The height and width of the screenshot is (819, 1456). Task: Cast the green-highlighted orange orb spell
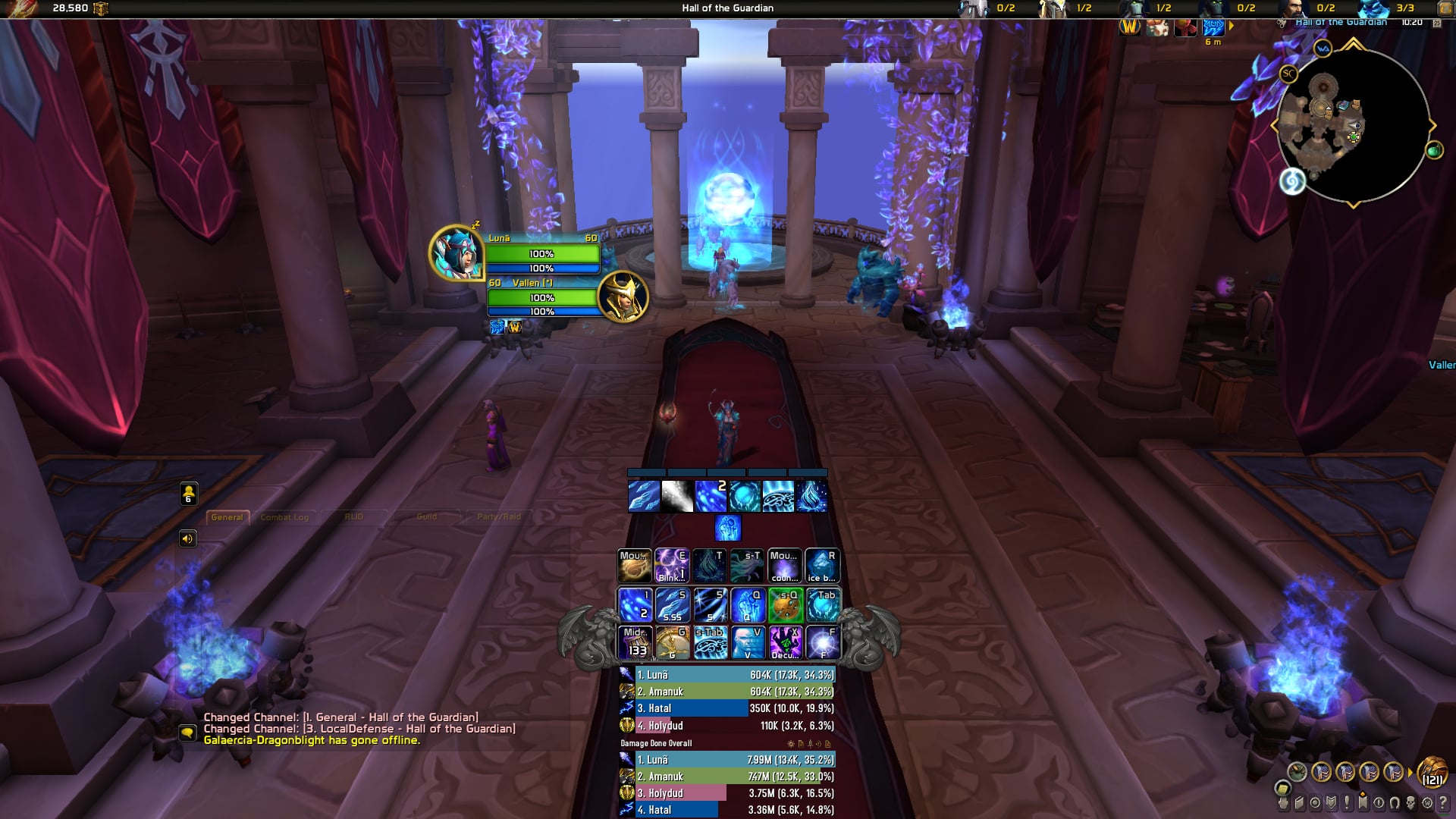tap(785, 605)
